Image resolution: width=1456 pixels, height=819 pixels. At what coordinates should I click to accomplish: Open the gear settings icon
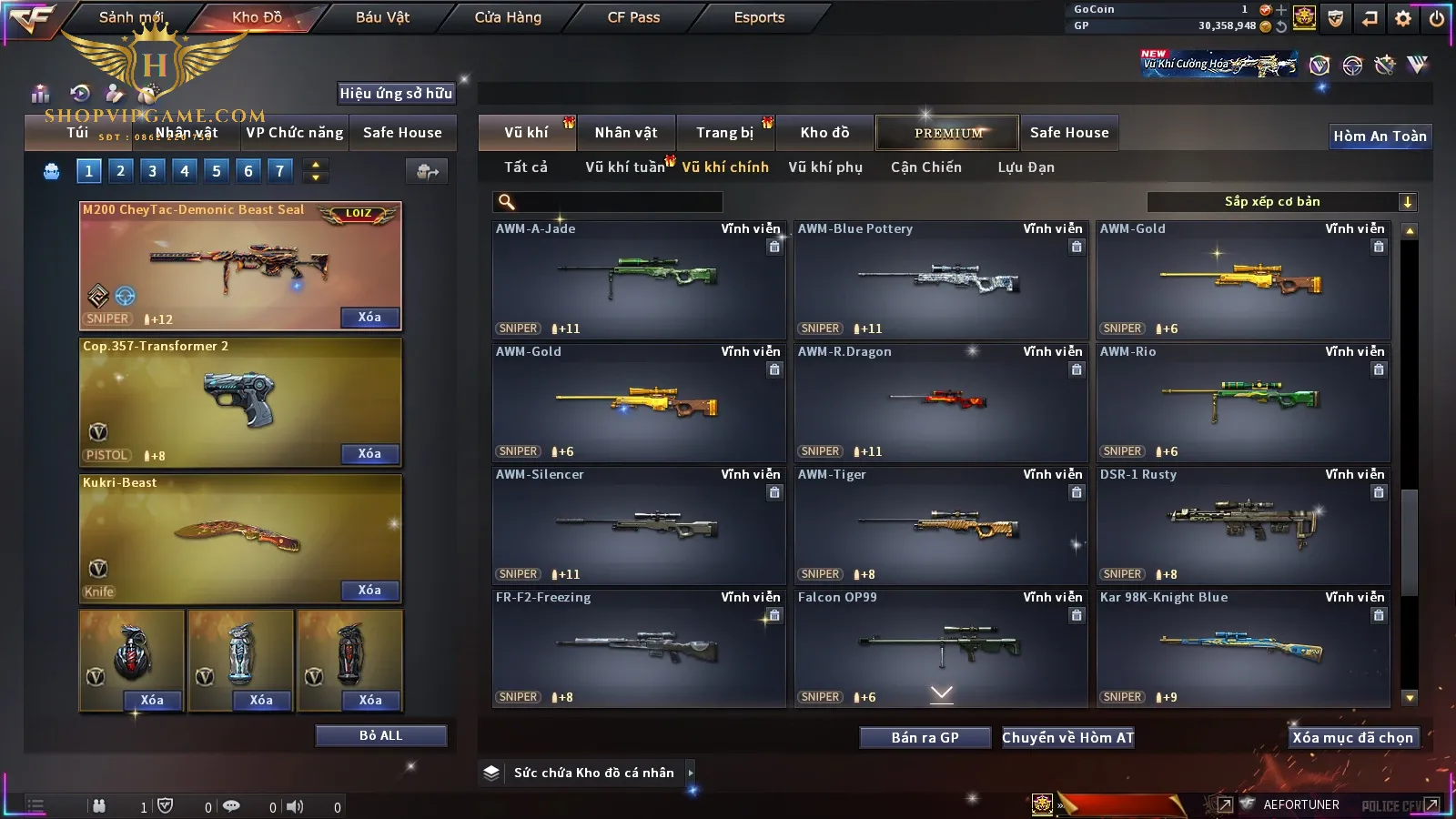1403,18
